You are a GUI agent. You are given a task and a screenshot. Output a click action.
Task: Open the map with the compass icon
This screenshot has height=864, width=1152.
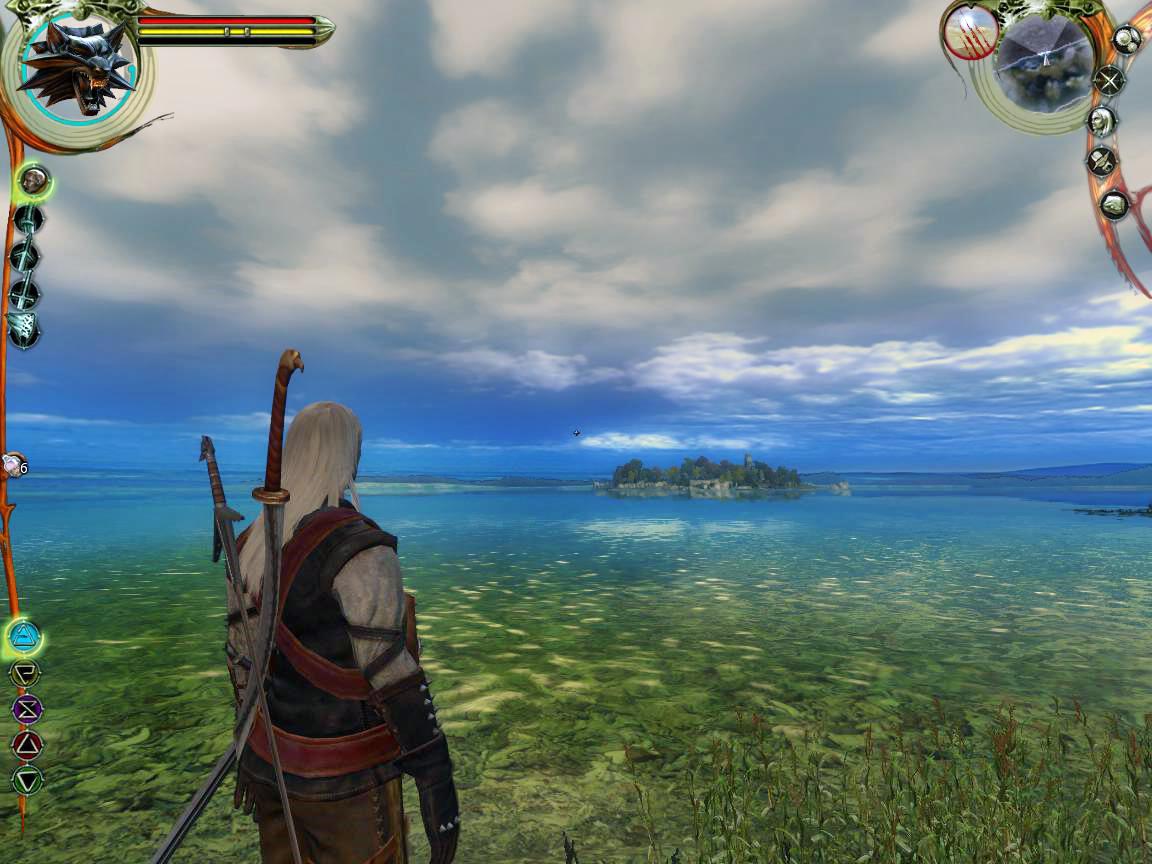[x=1108, y=80]
